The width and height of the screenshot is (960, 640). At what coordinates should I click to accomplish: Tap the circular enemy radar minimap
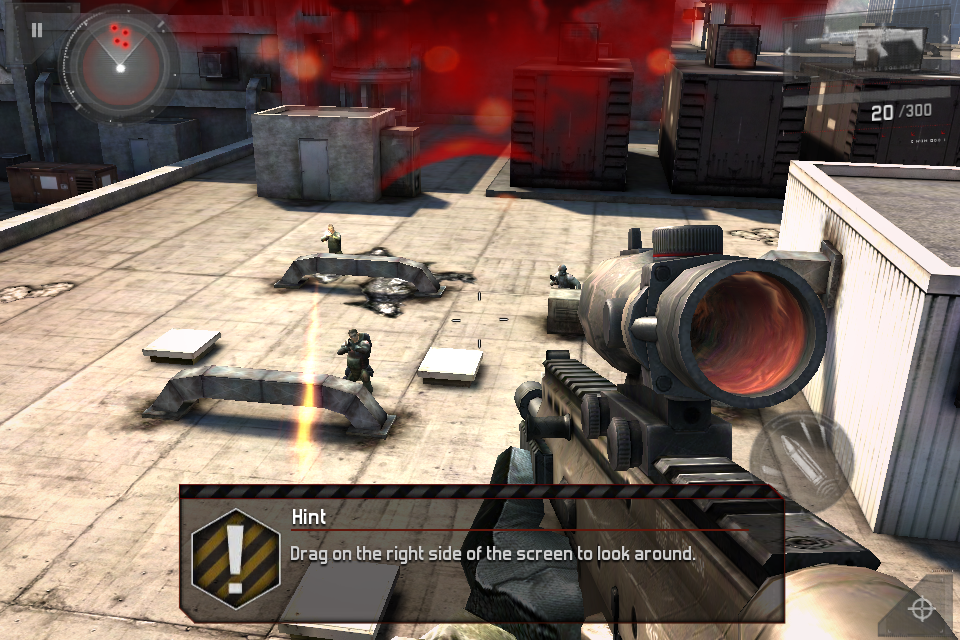119,60
